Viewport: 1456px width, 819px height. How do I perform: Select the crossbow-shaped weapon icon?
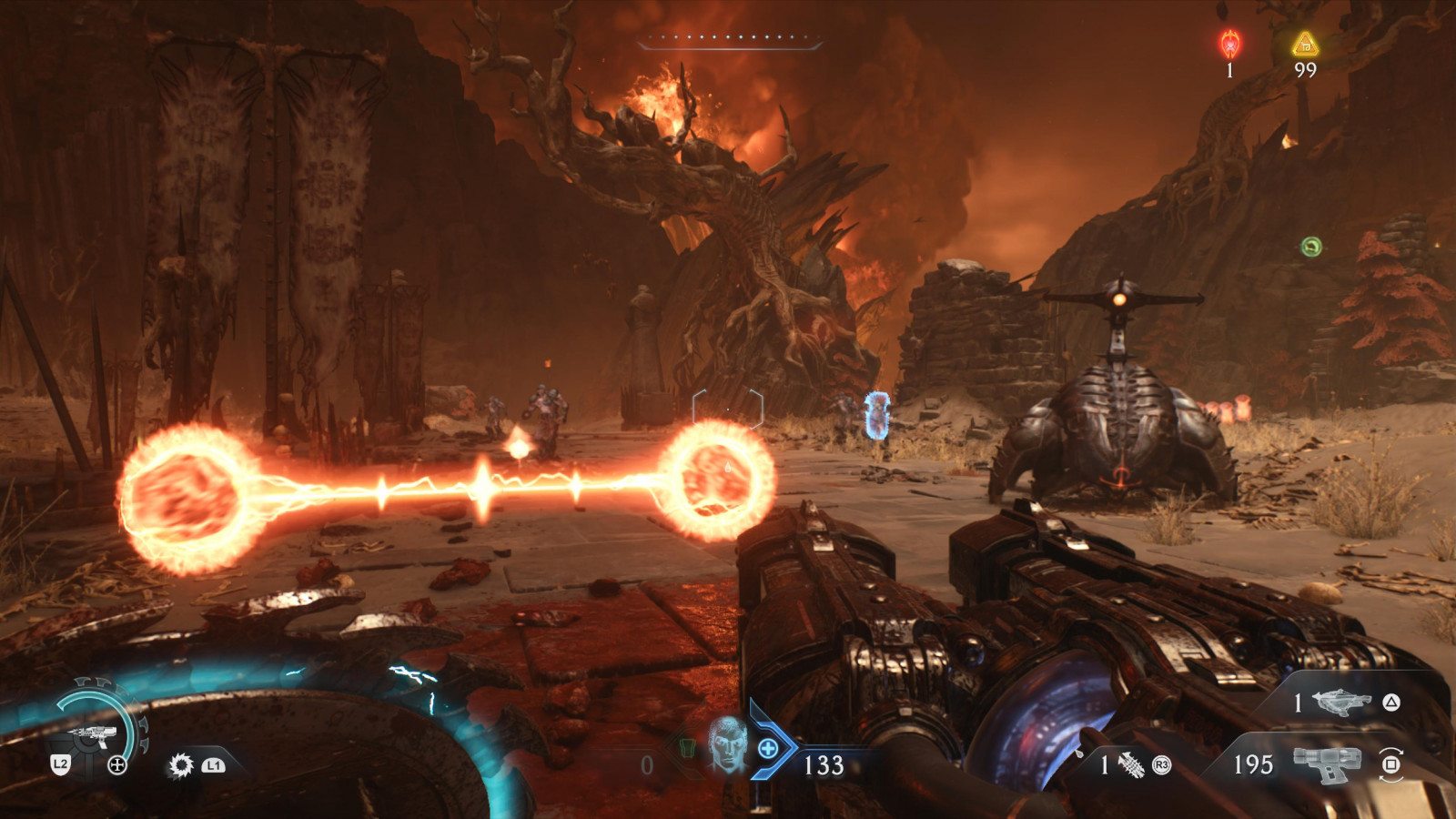[1342, 702]
